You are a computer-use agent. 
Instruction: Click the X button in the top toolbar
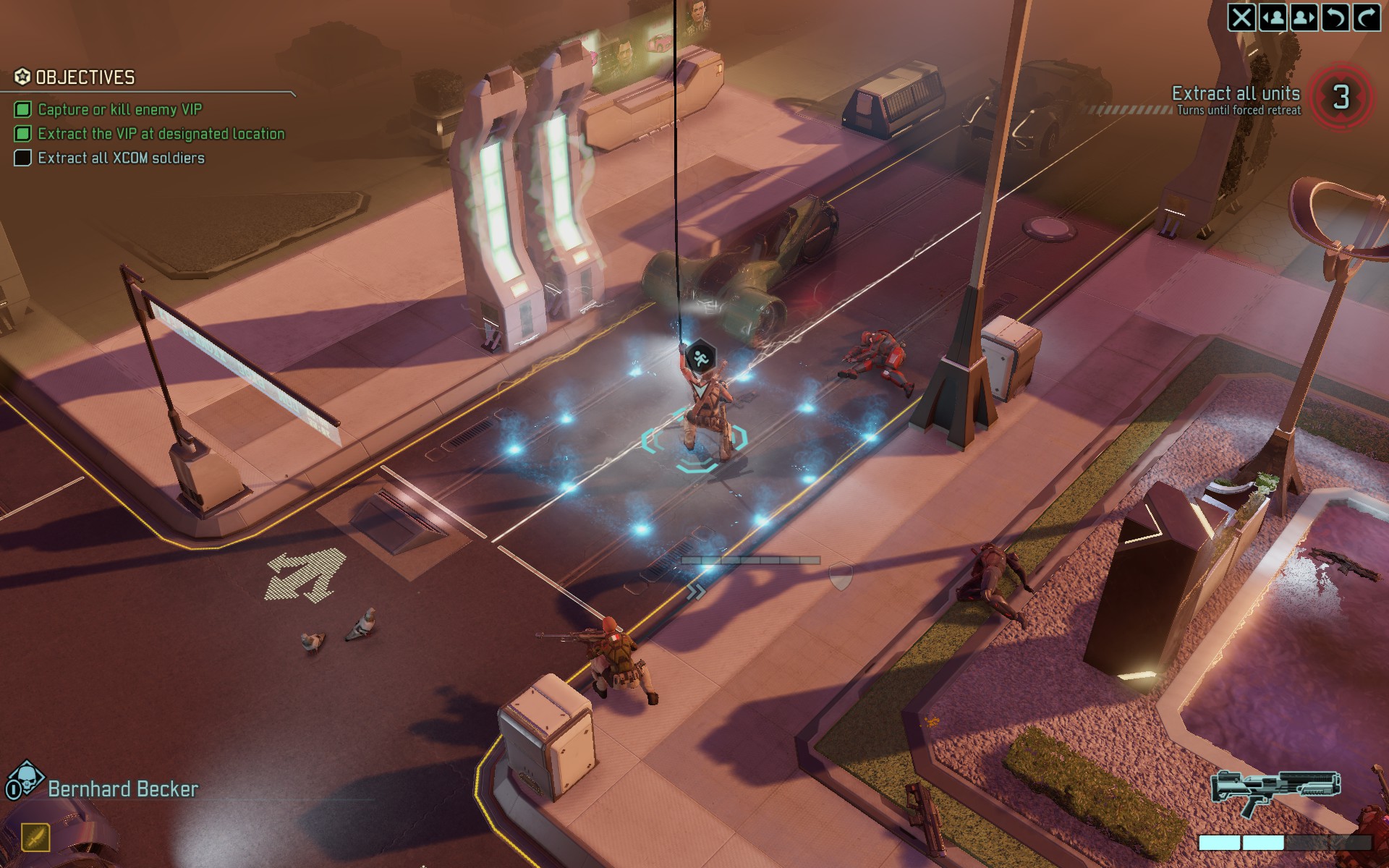(1241, 17)
